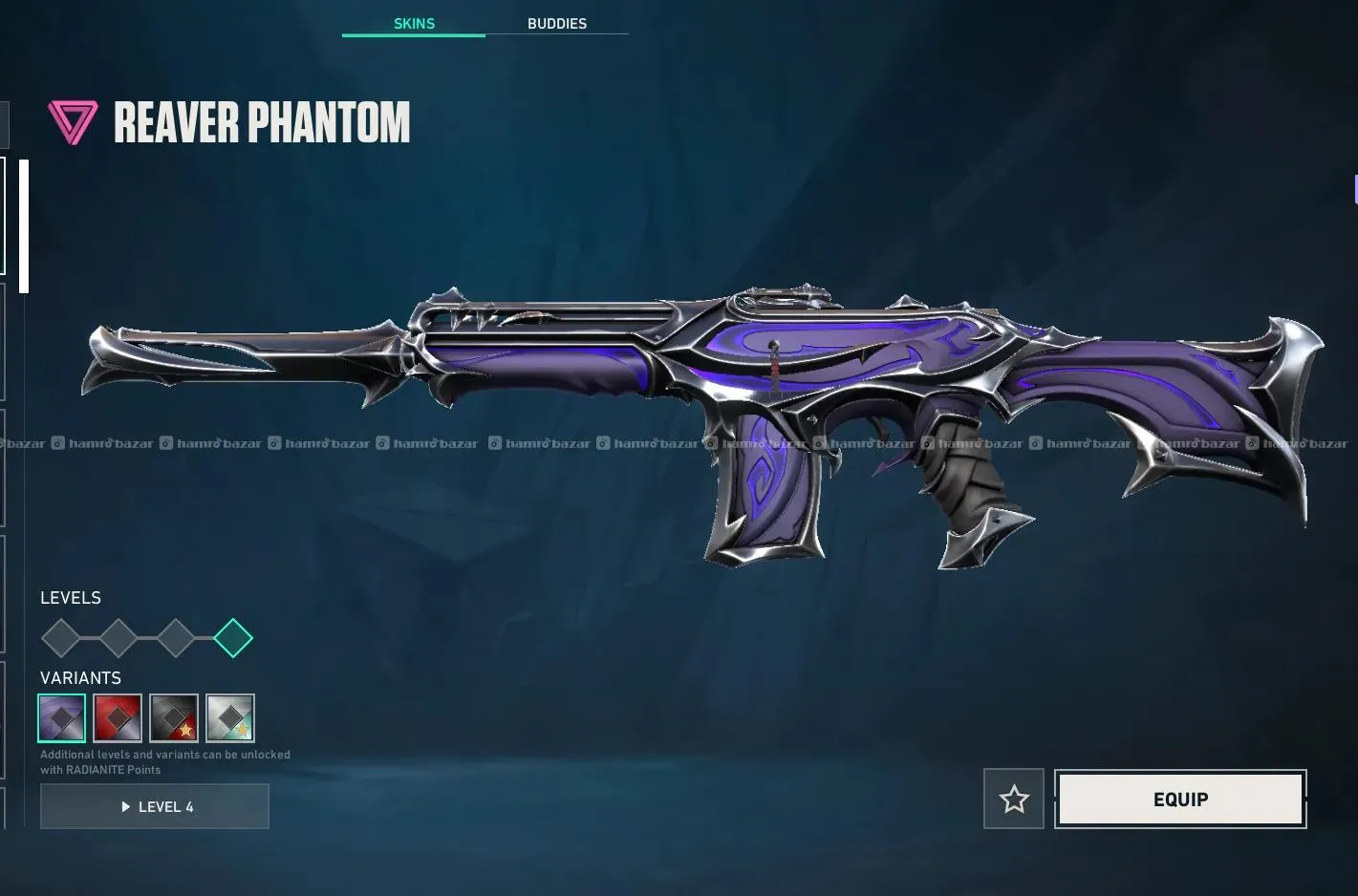This screenshot has width=1358, height=896.
Task: Switch to the Skins tab
Action: (x=414, y=23)
